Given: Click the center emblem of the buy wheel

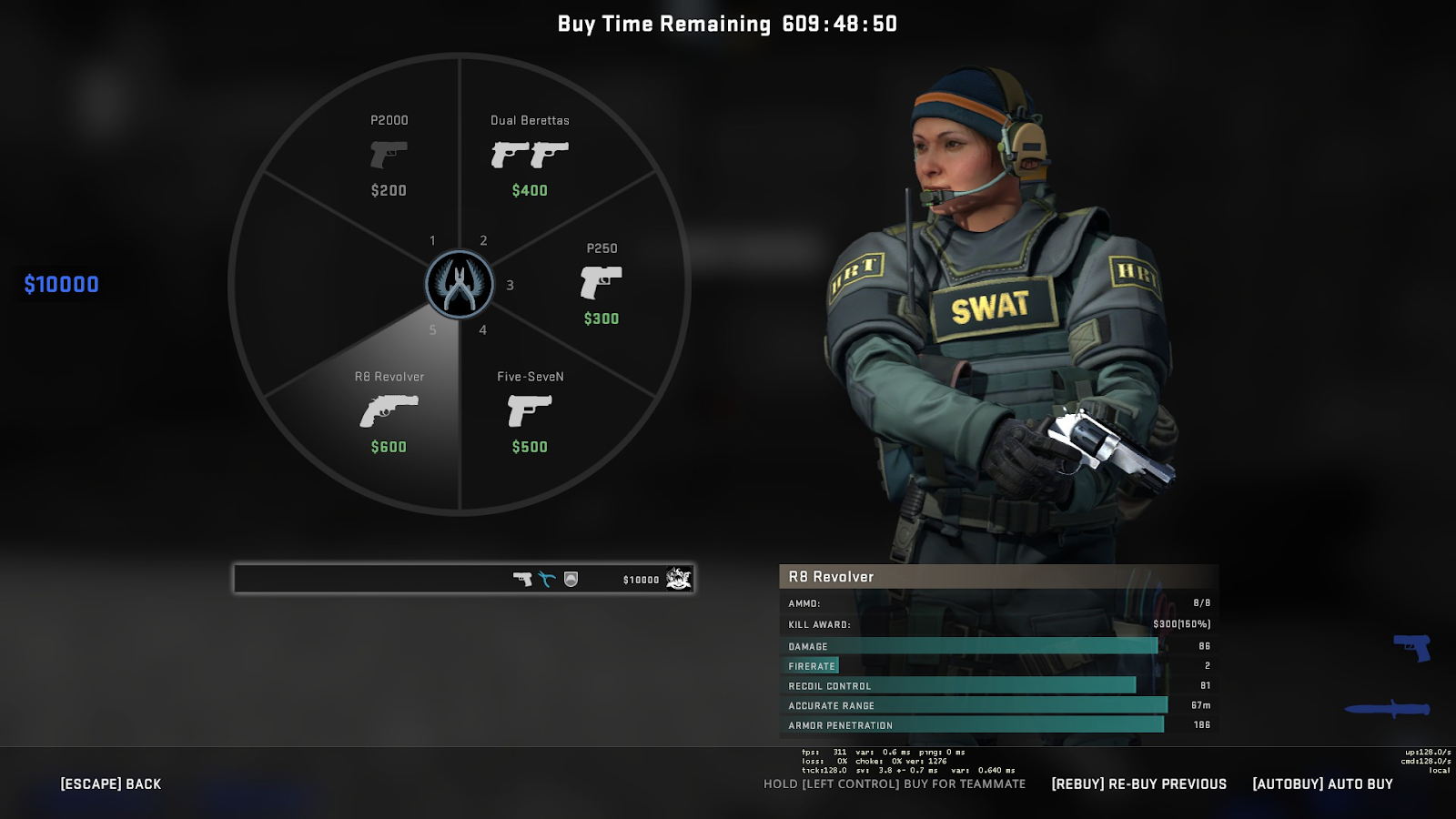Looking at the screenshot, I should pos(460,285).
